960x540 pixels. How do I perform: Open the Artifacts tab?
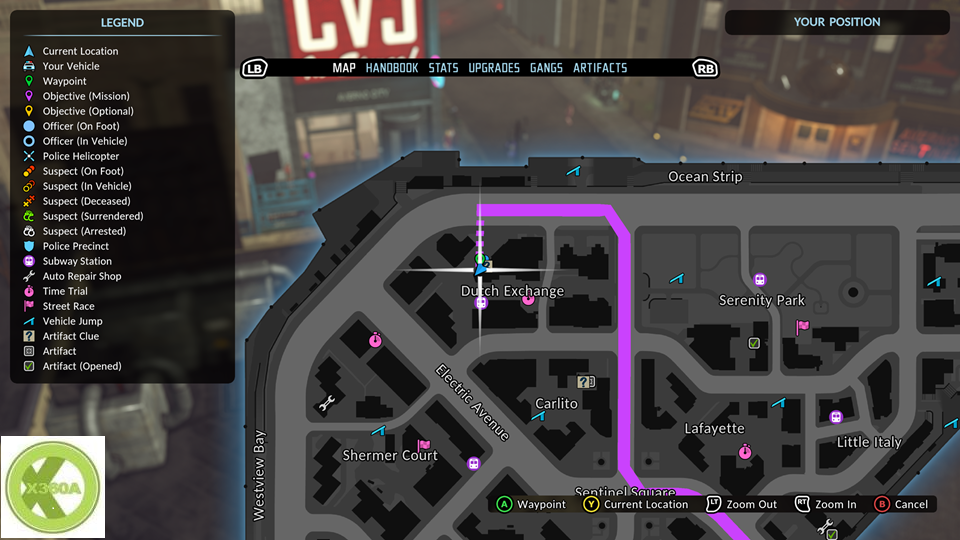click(x=600, y=68)
